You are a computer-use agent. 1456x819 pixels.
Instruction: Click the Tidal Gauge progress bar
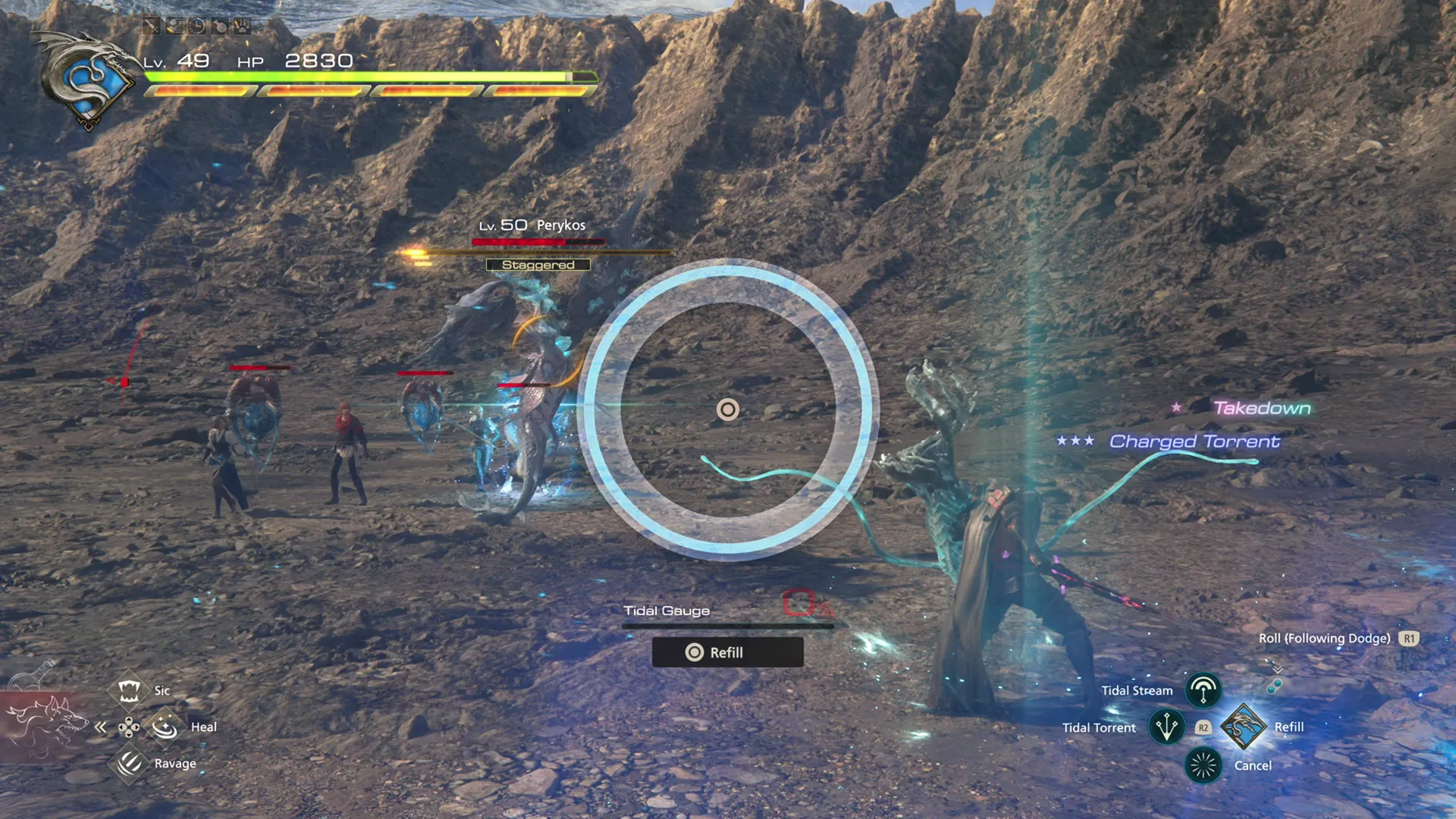(728, 626)
